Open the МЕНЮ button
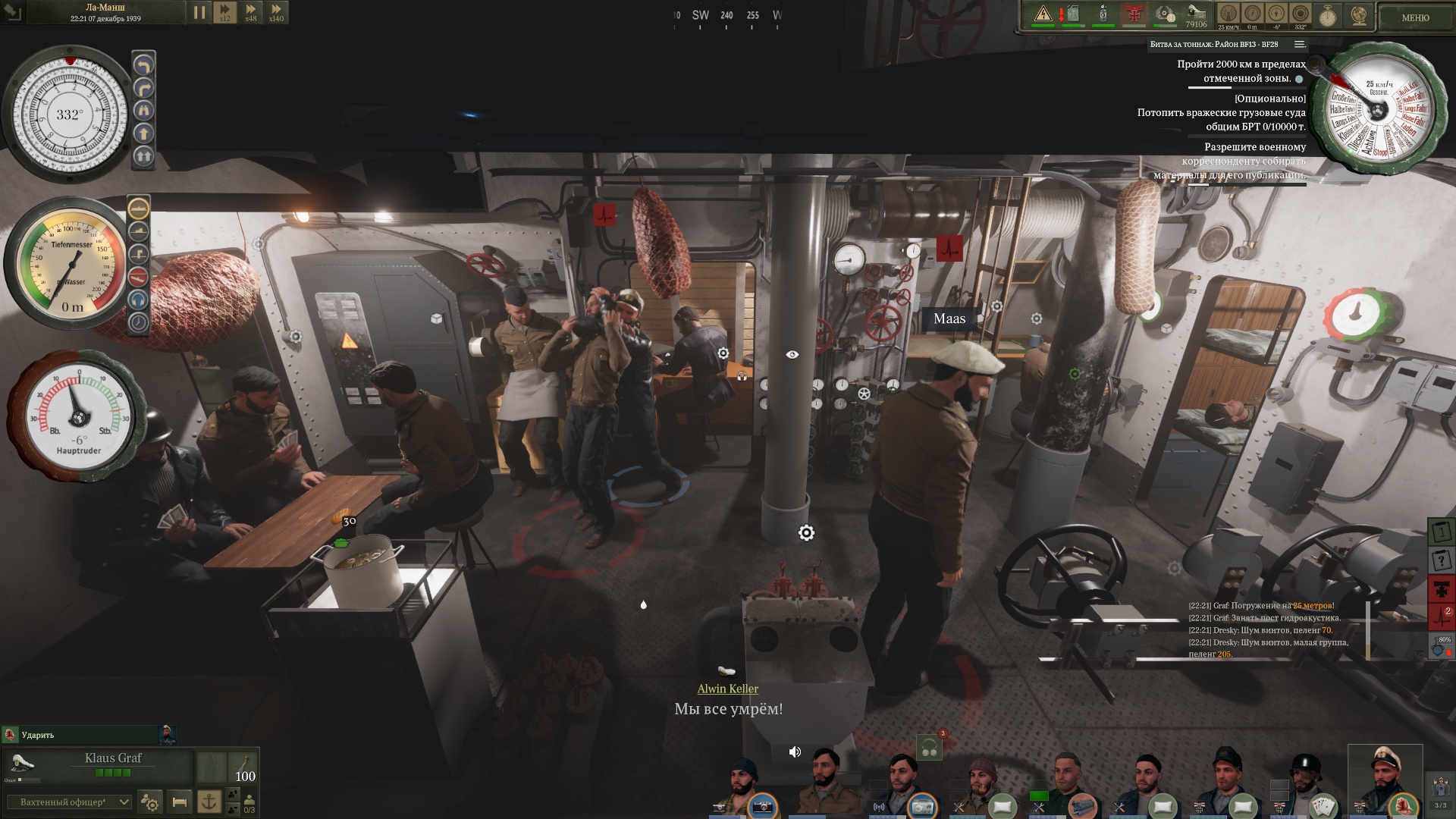 point(1414,17)
